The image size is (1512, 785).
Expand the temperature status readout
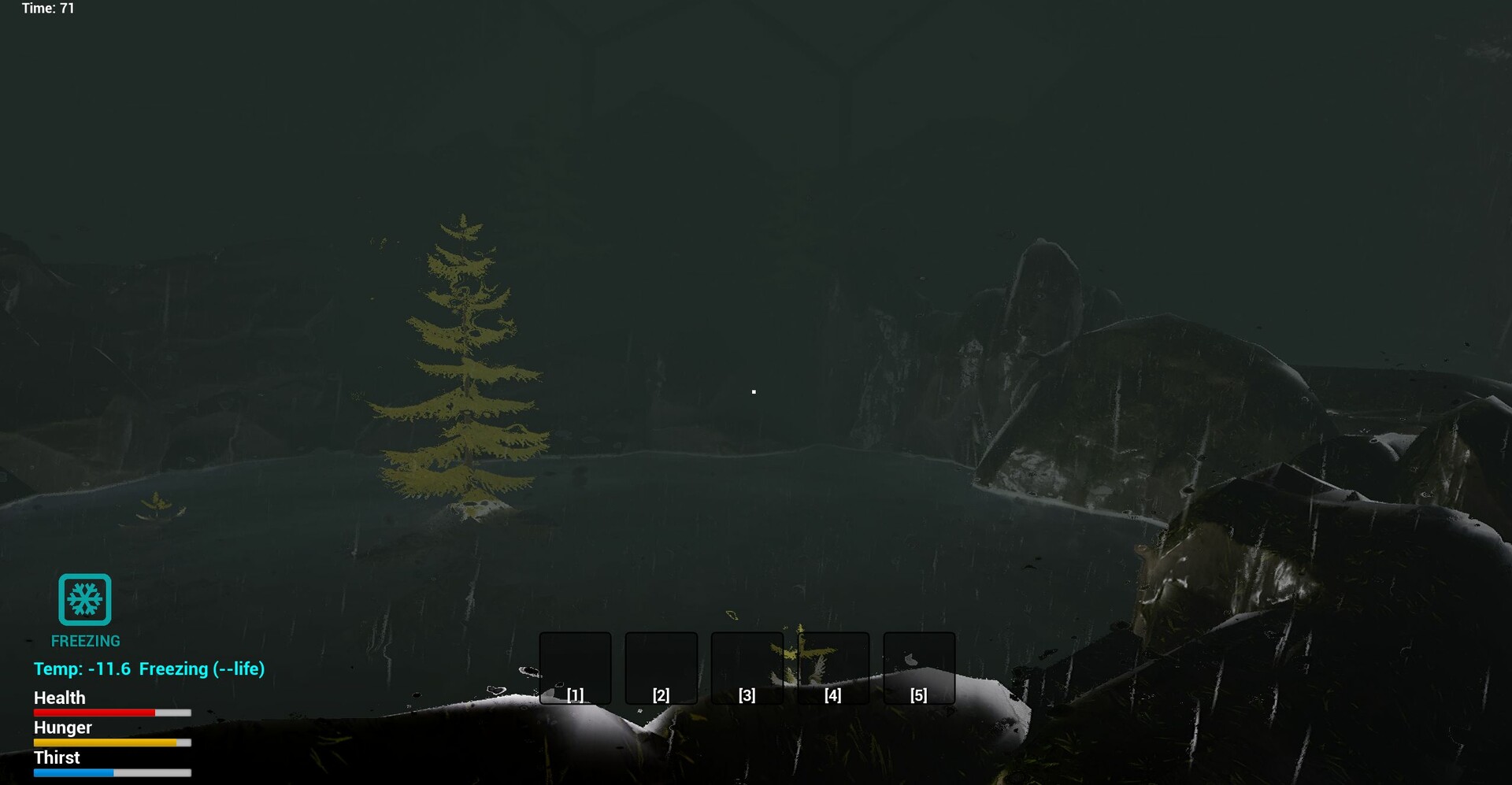(148, 668)
